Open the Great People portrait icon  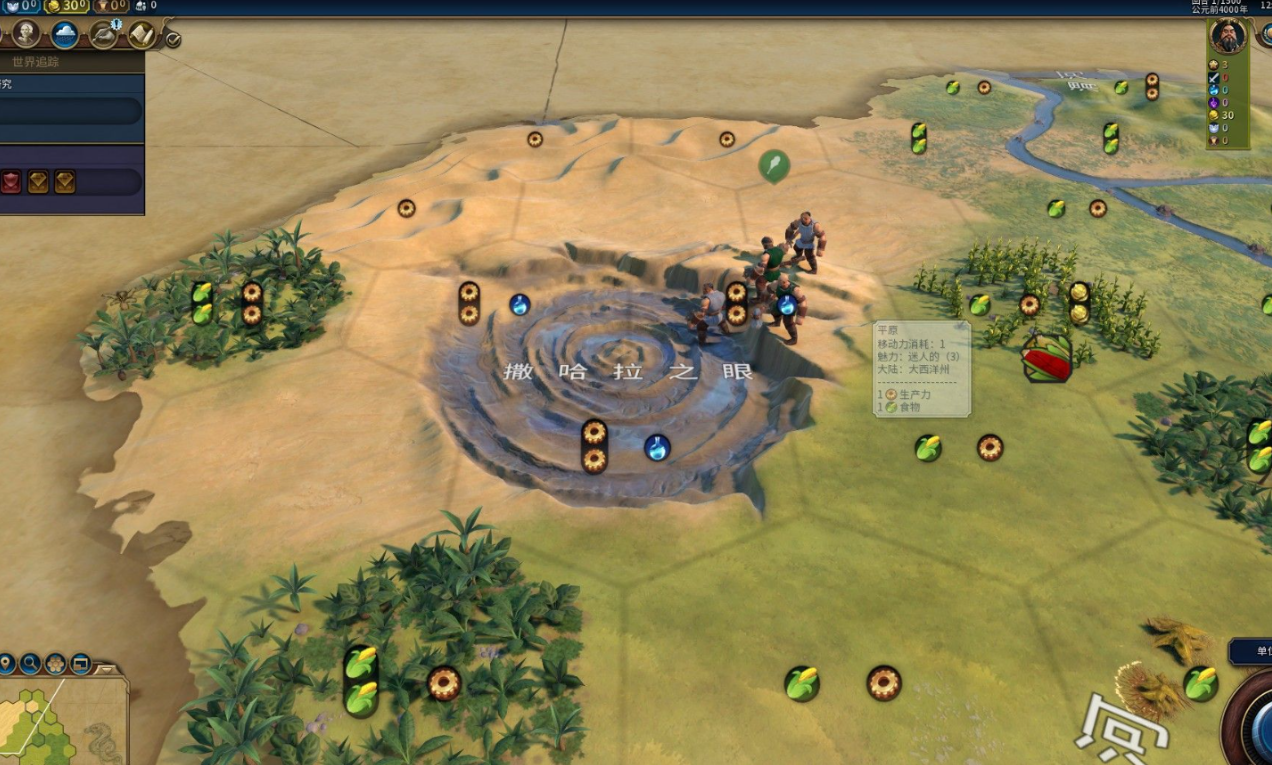click(x=26, y=34)
